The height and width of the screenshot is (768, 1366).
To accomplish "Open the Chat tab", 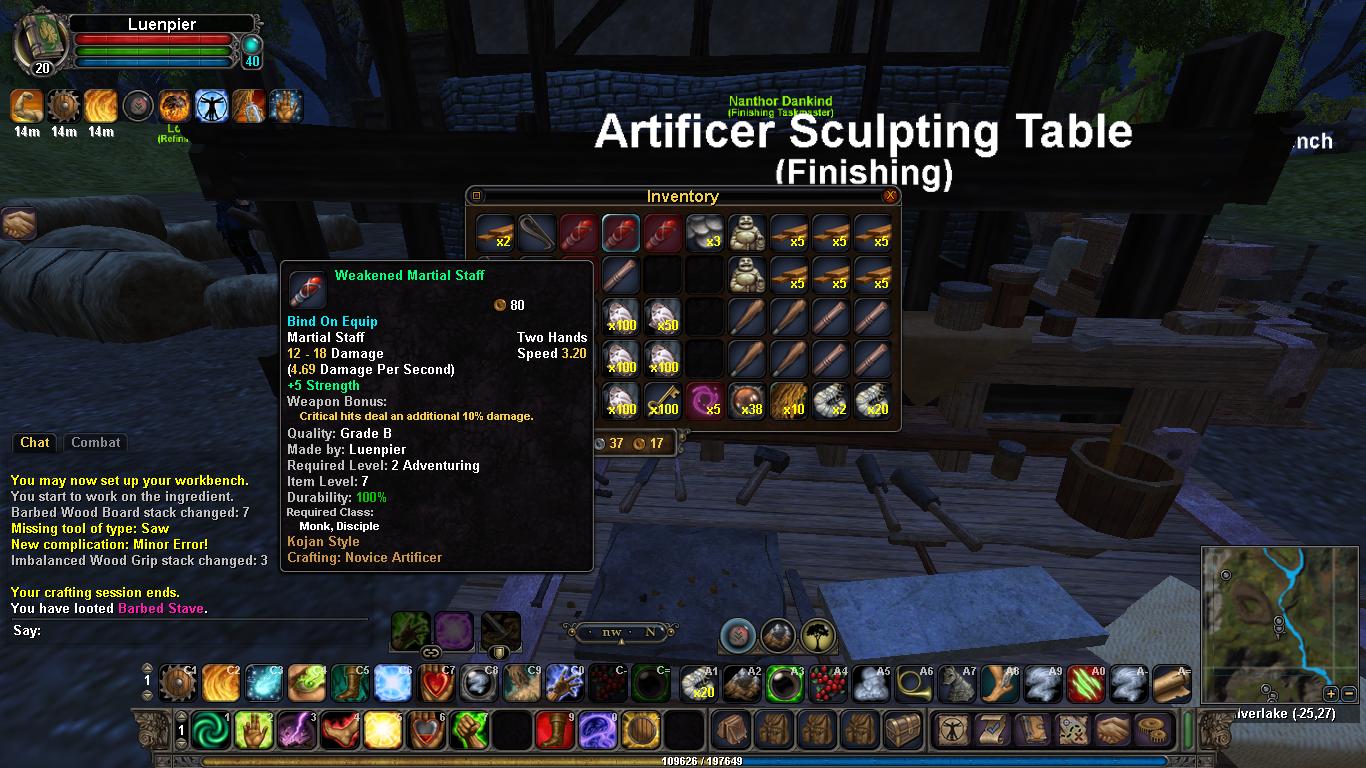I will point(35,442).
